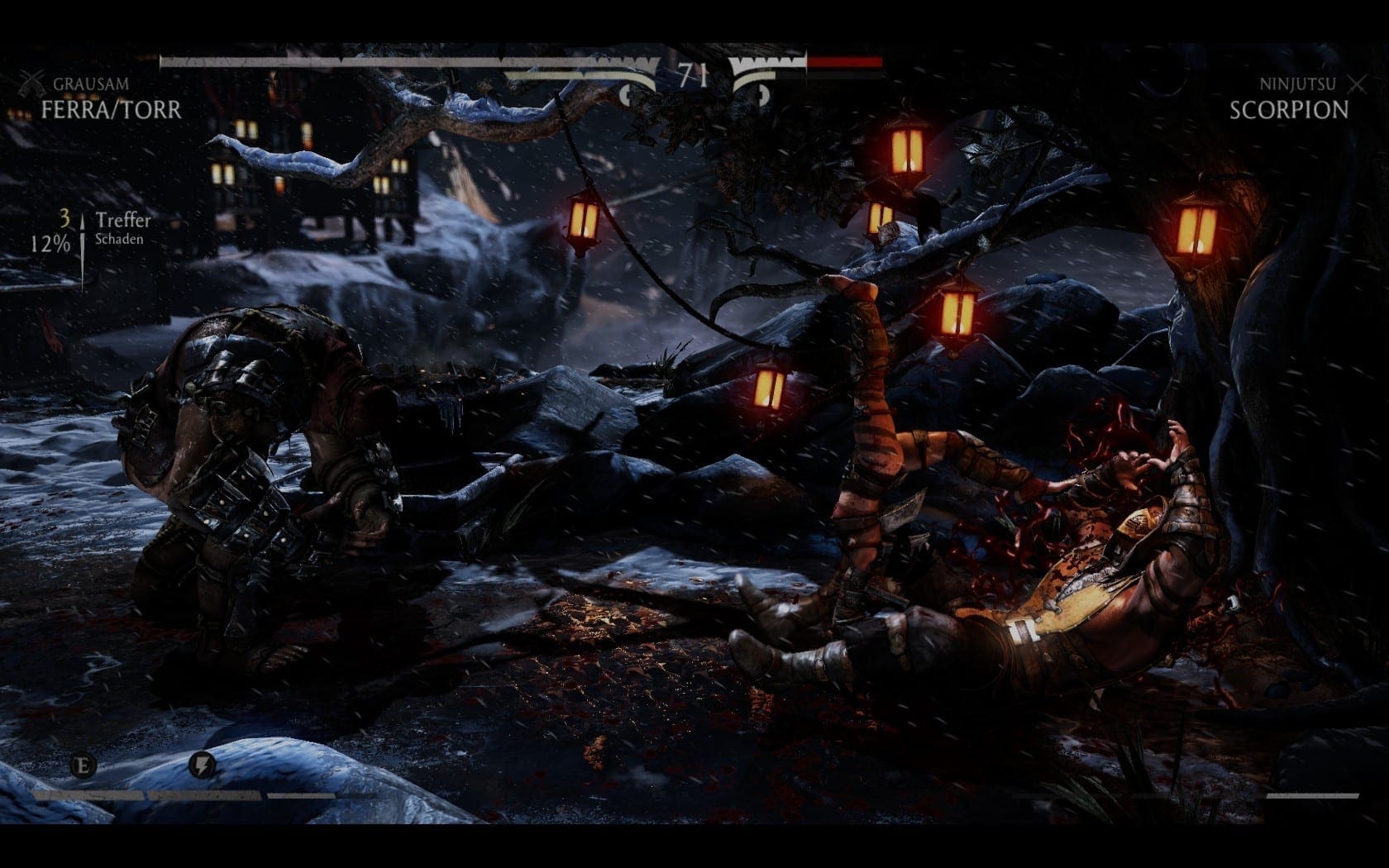Select the Ninjutsu variation emblem
The image size is (1389, 868).
coord(1356,83)
